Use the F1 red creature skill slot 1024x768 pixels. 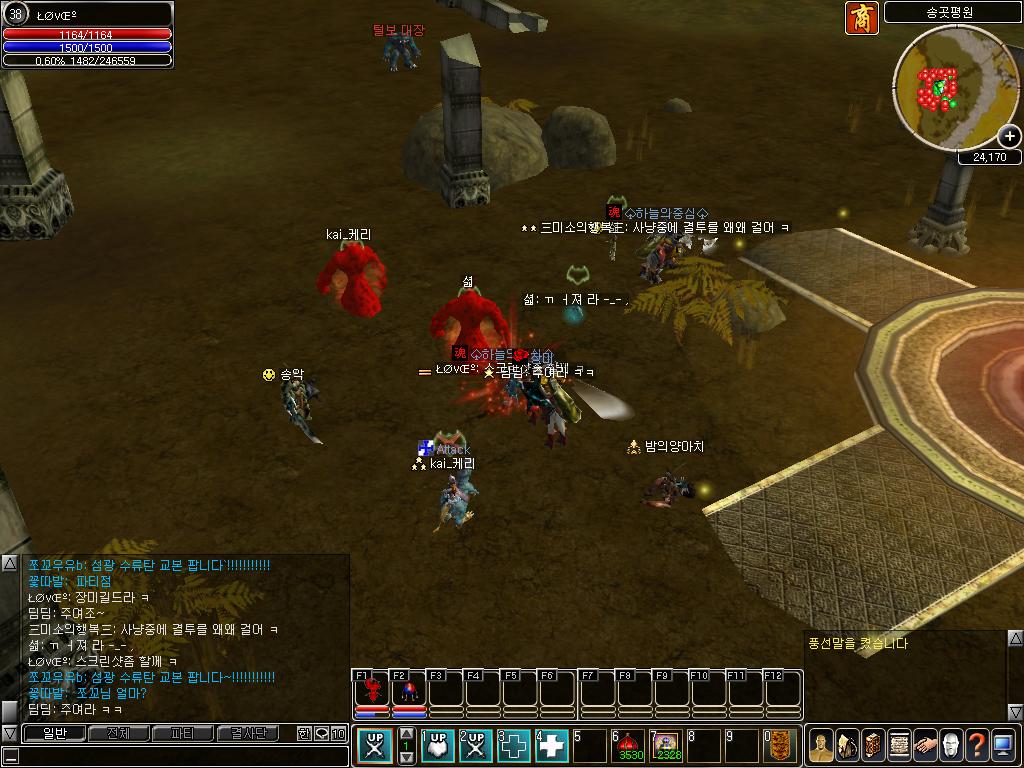372,692
